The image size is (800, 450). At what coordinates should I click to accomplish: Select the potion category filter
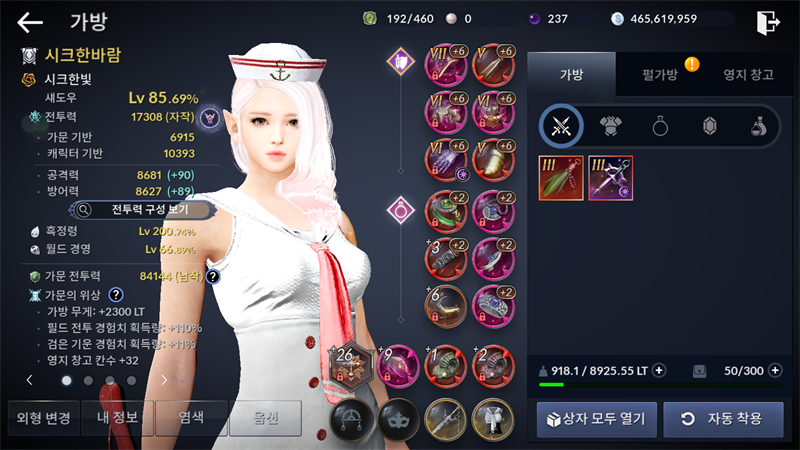click(758, 126)
